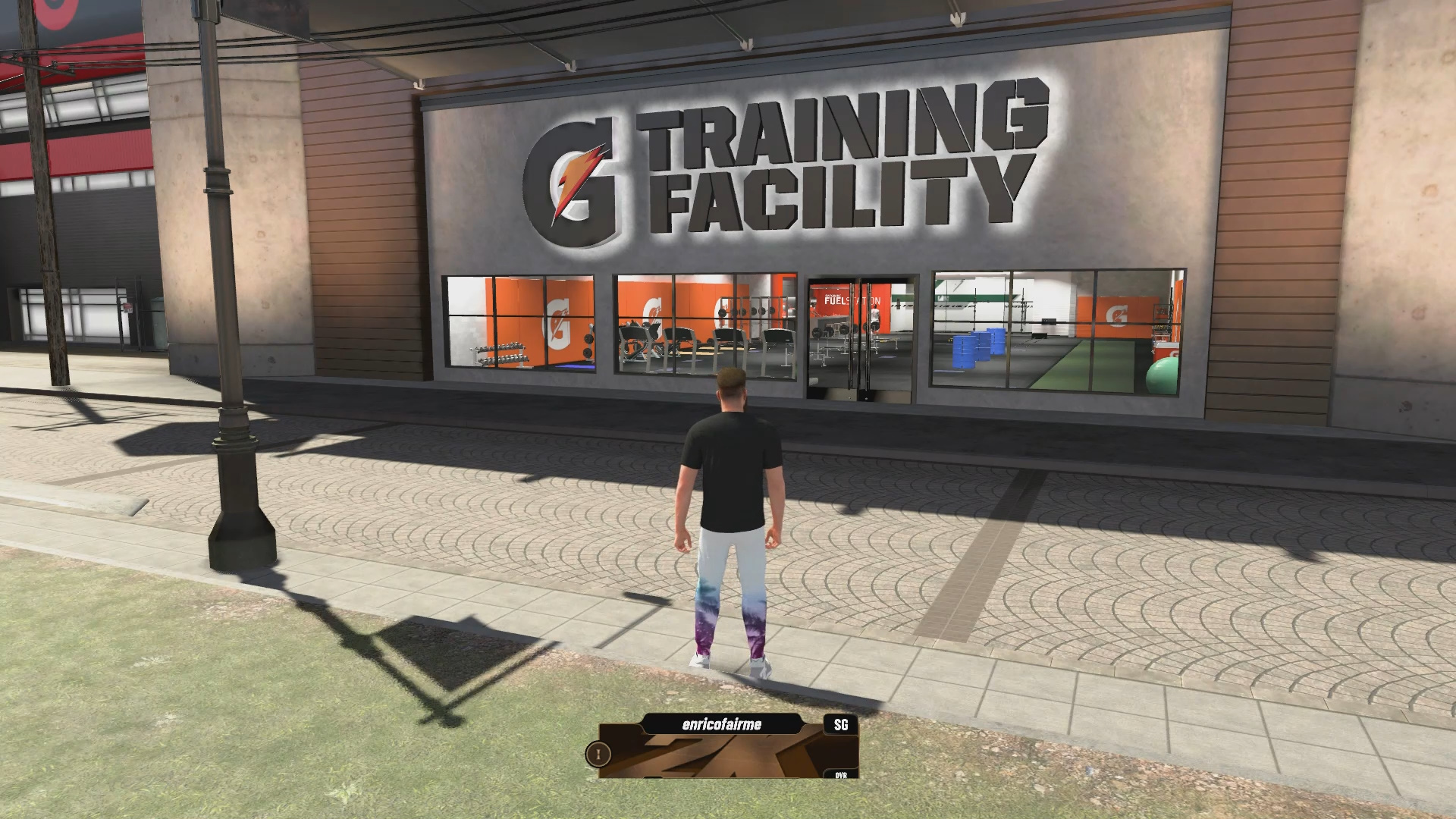Viewport: 1456px width, 819px height.
Task: Select the level tier "I" medallion icon
Action: 597,755
